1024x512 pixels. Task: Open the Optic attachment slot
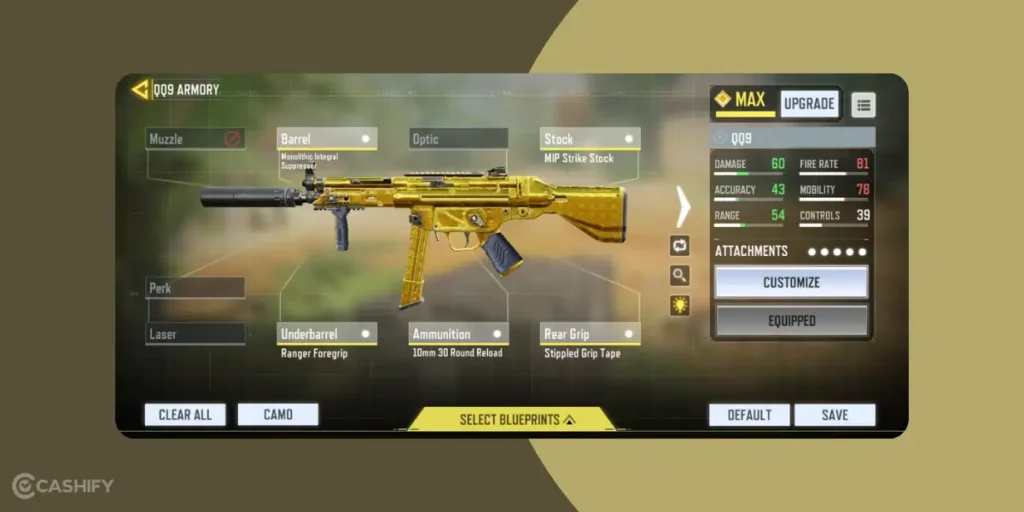[x=458, y=139]
